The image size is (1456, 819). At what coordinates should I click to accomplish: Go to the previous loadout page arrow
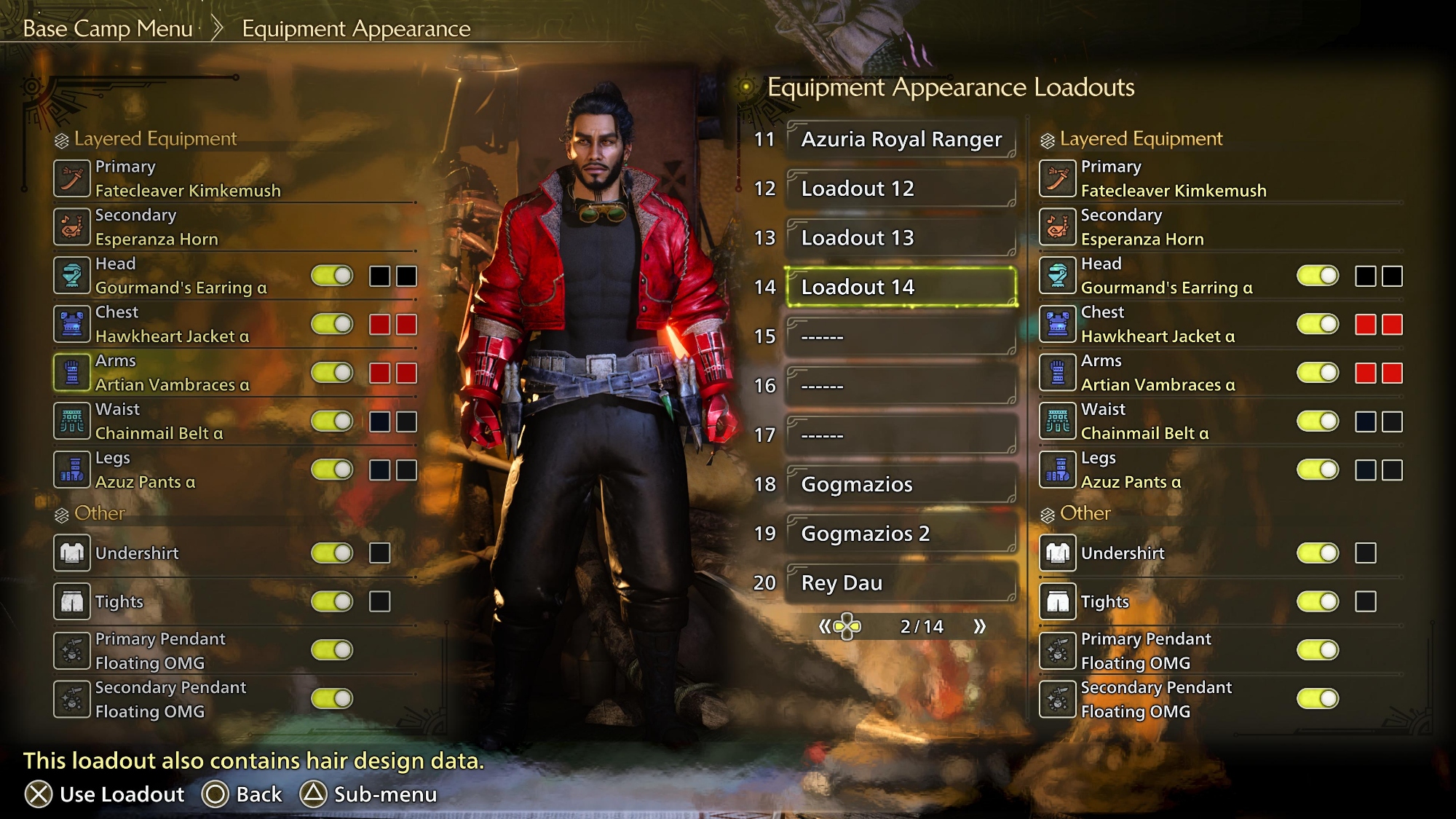[x=825, y=626]
